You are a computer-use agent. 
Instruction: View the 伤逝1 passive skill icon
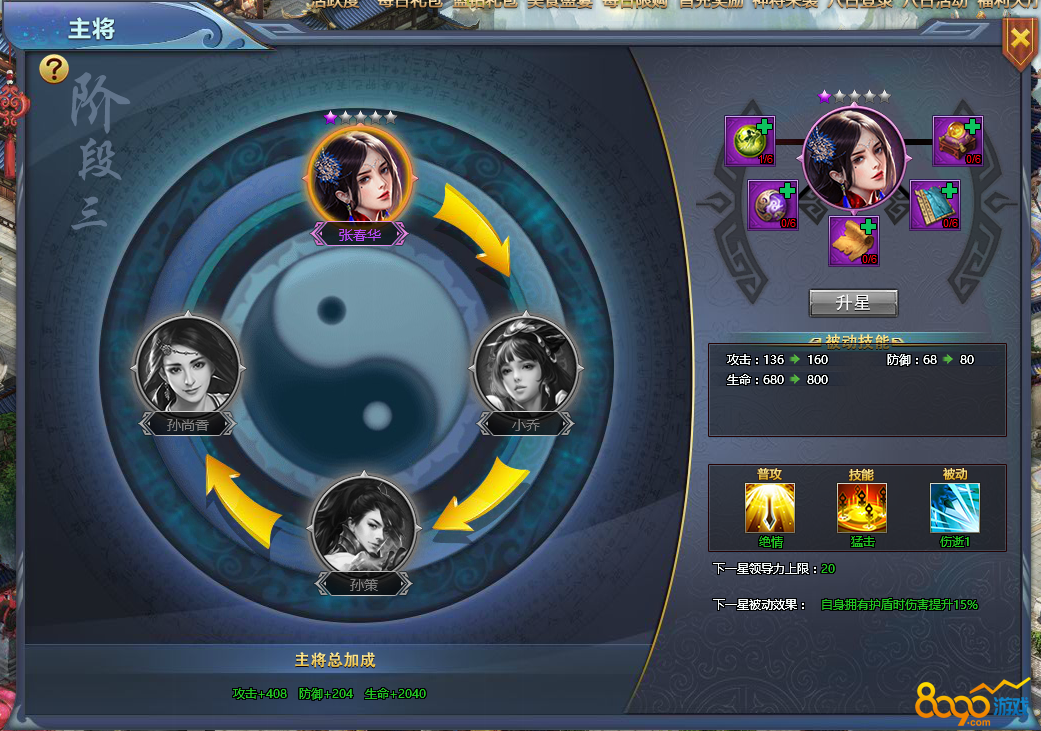coord(955,508)
